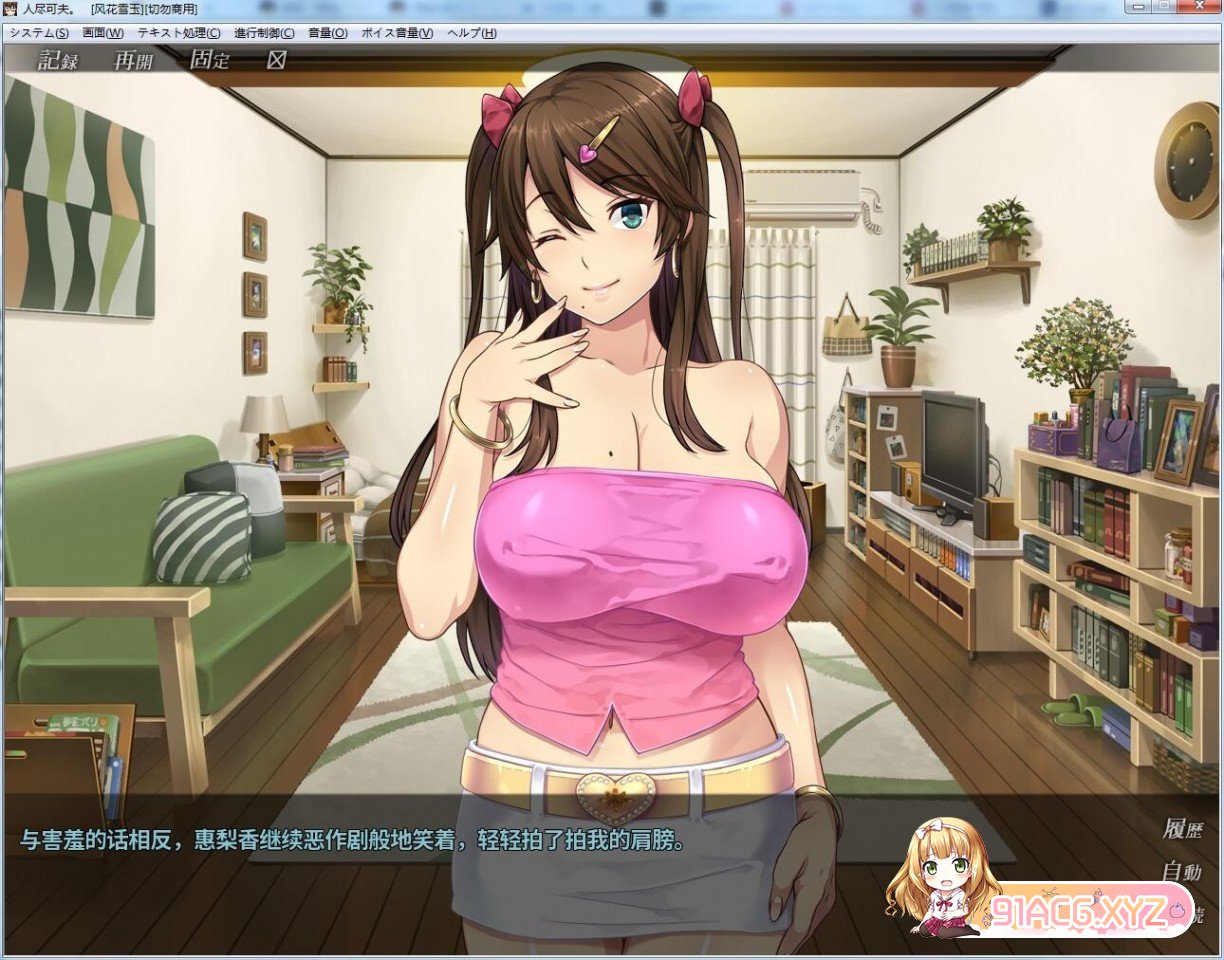Toggle the 固定 button
Image resolution: width=1224 pixels, height=960 pixels.
point(209,60)
